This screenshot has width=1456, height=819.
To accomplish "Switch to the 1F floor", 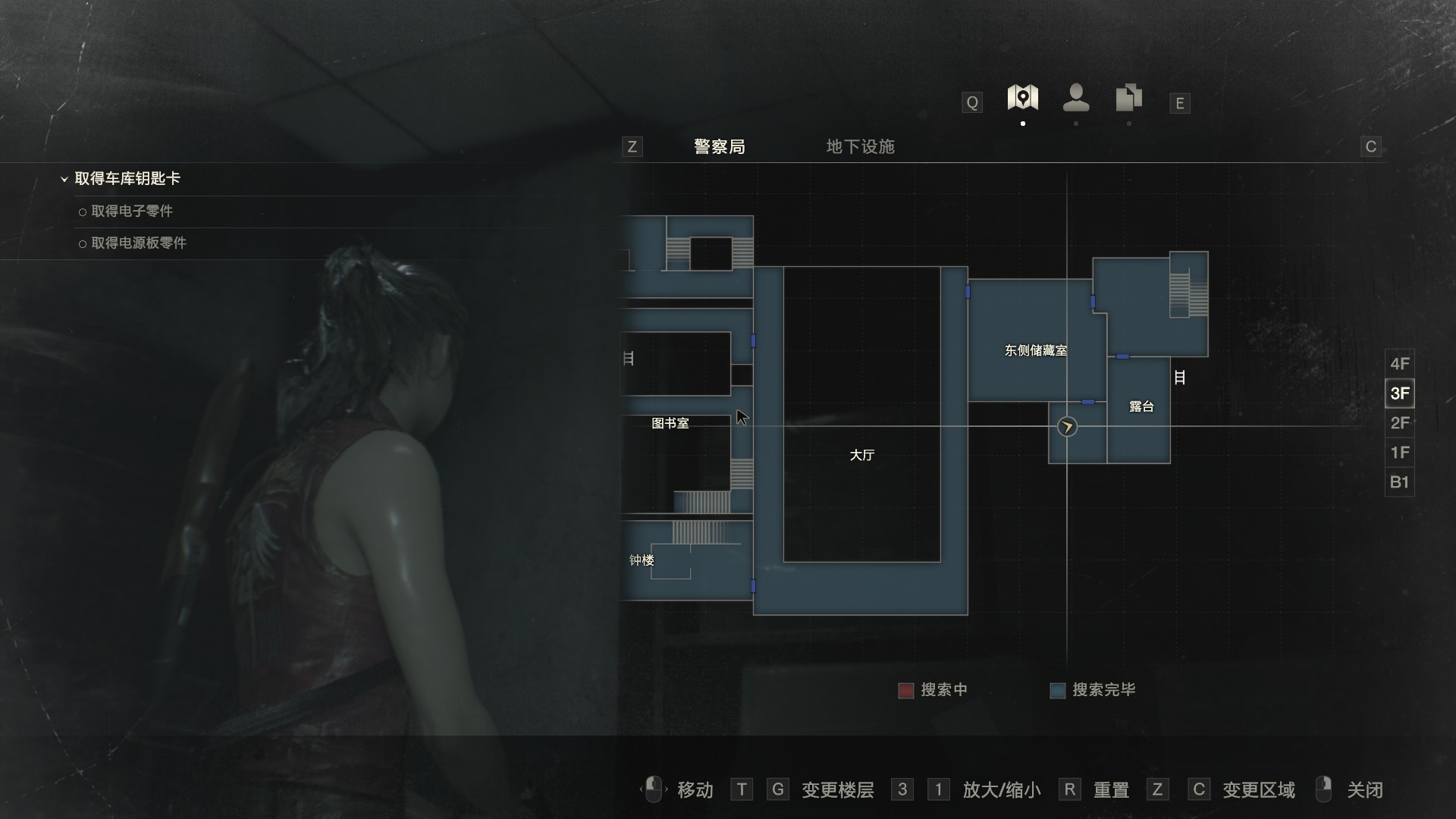I will (1399, 453).
